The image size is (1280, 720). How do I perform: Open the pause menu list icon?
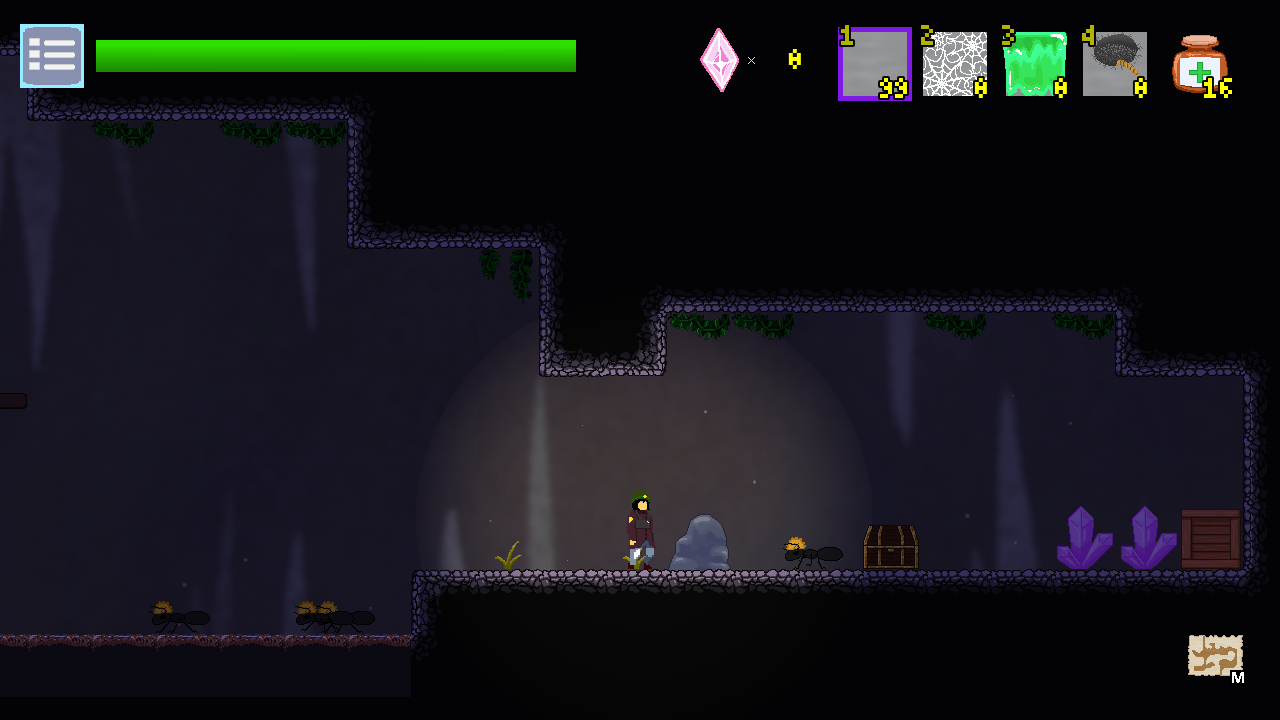pyautogui.click(x=51, y=56)
